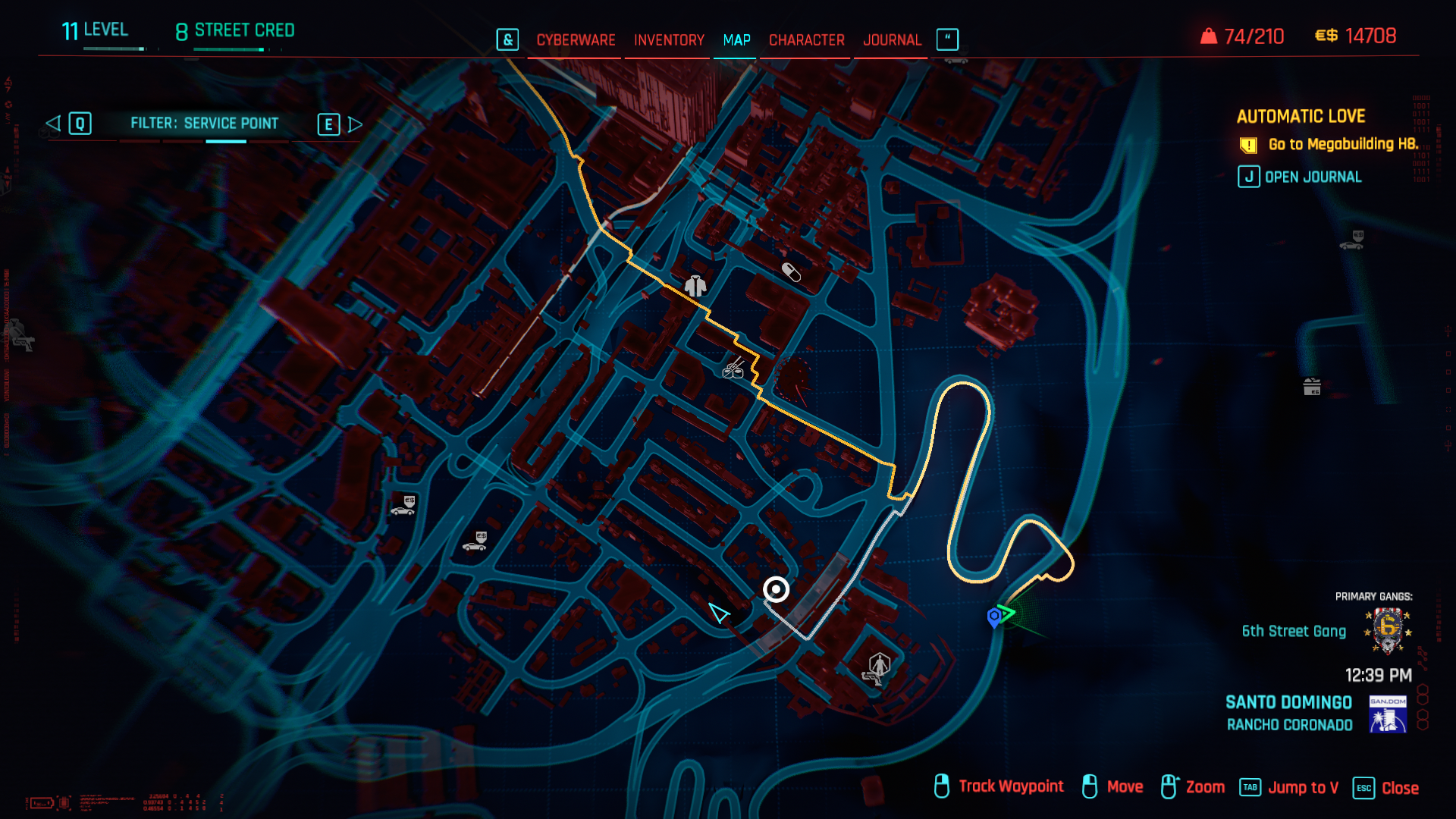This screenshot has width=1456, height=819.
Task: Select the pill-shaped medpoint marker
Action: point(791,272)
